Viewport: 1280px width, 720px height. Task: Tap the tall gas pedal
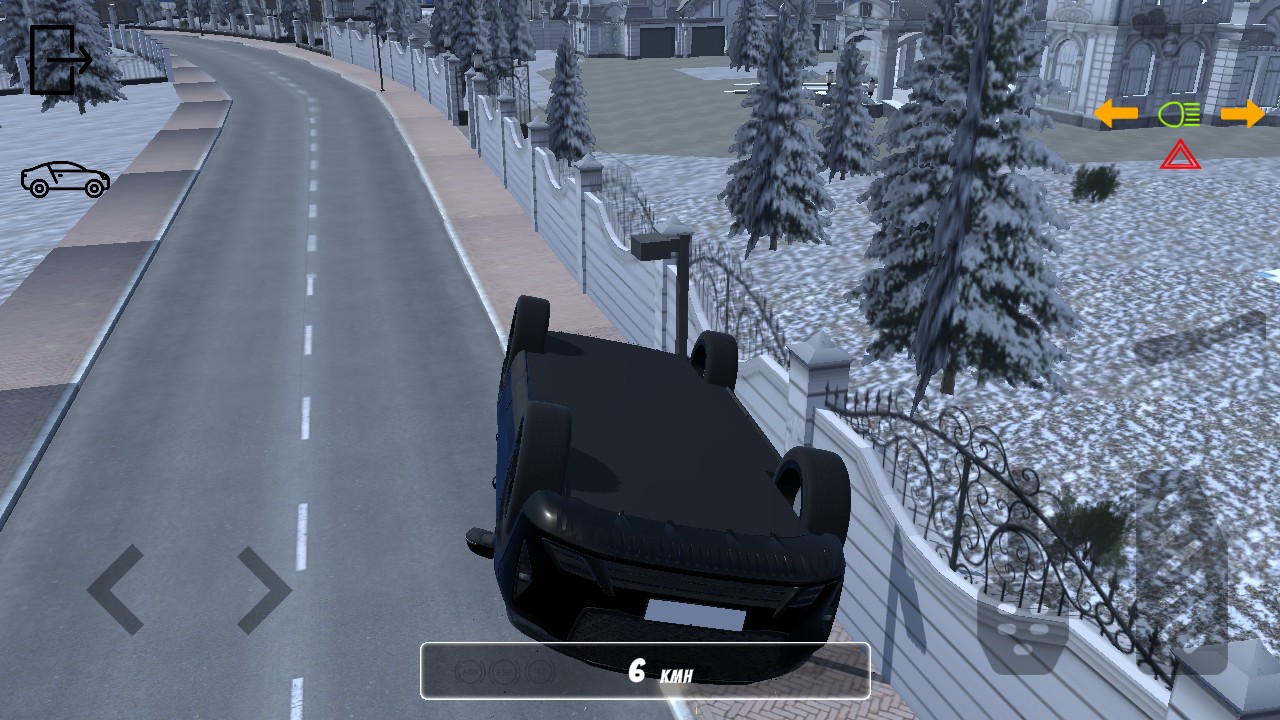click(x=1181, y=570)
